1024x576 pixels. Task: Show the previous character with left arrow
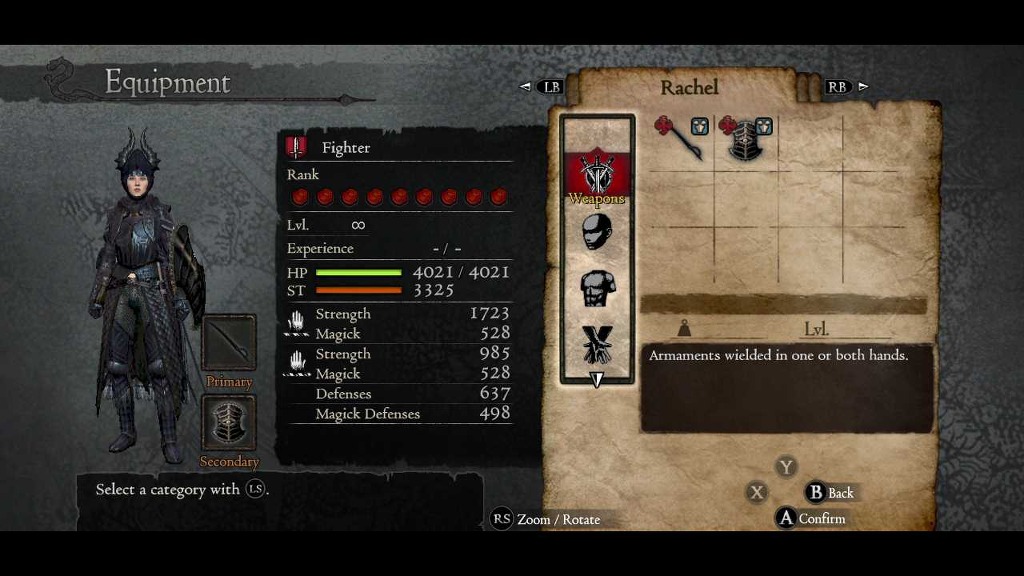point(526,87)
